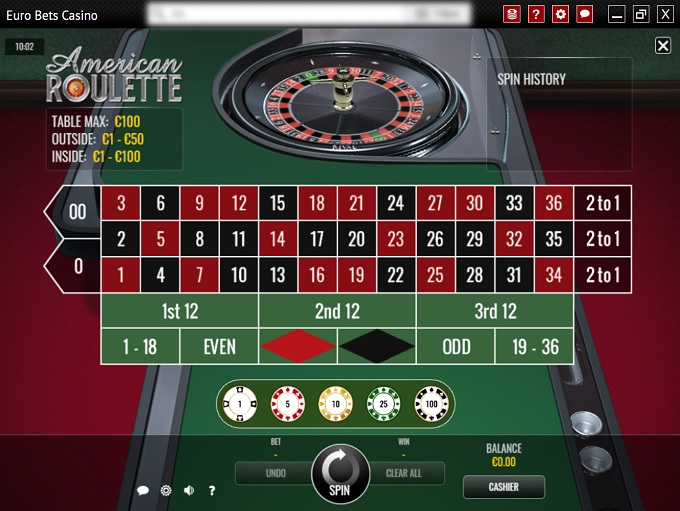Image resolution: width=680 pixels, height=511 pixels.
Task: Select the 25 value green chip
Action: 383,404
